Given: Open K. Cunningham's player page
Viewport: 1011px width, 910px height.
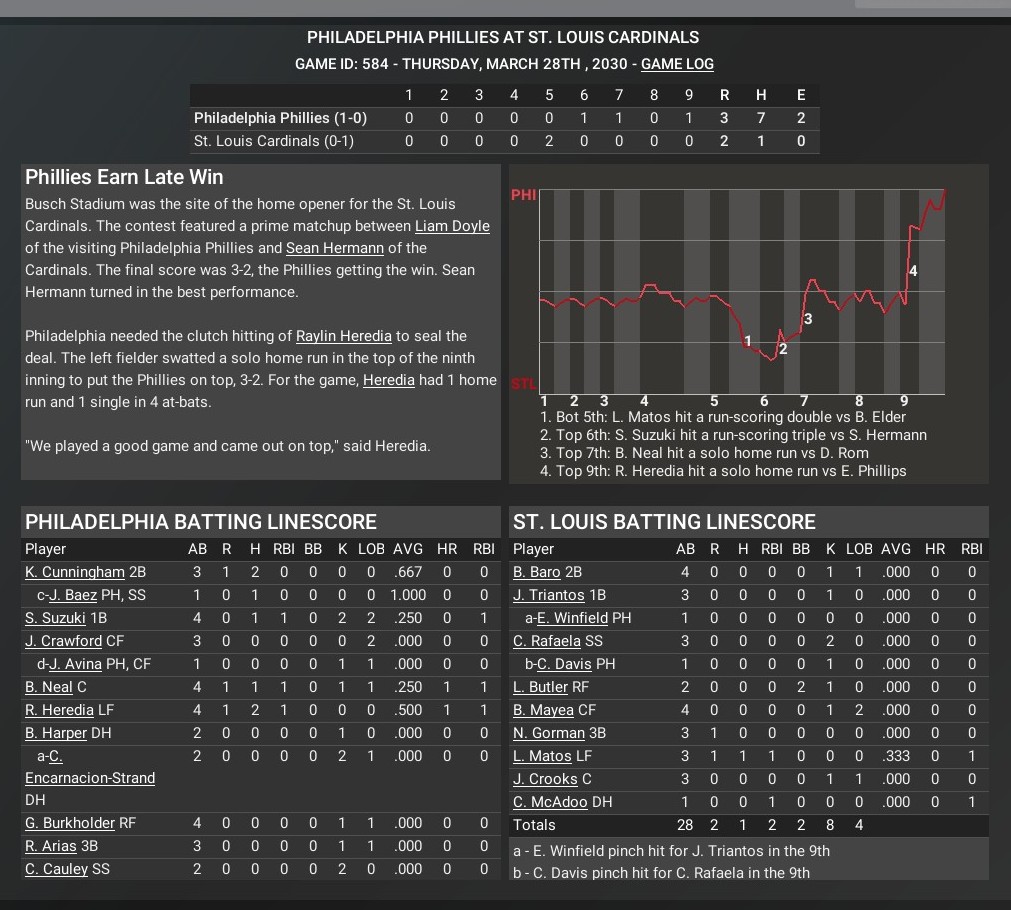Looking at the screenshot, I should click(x=75, y=572).
